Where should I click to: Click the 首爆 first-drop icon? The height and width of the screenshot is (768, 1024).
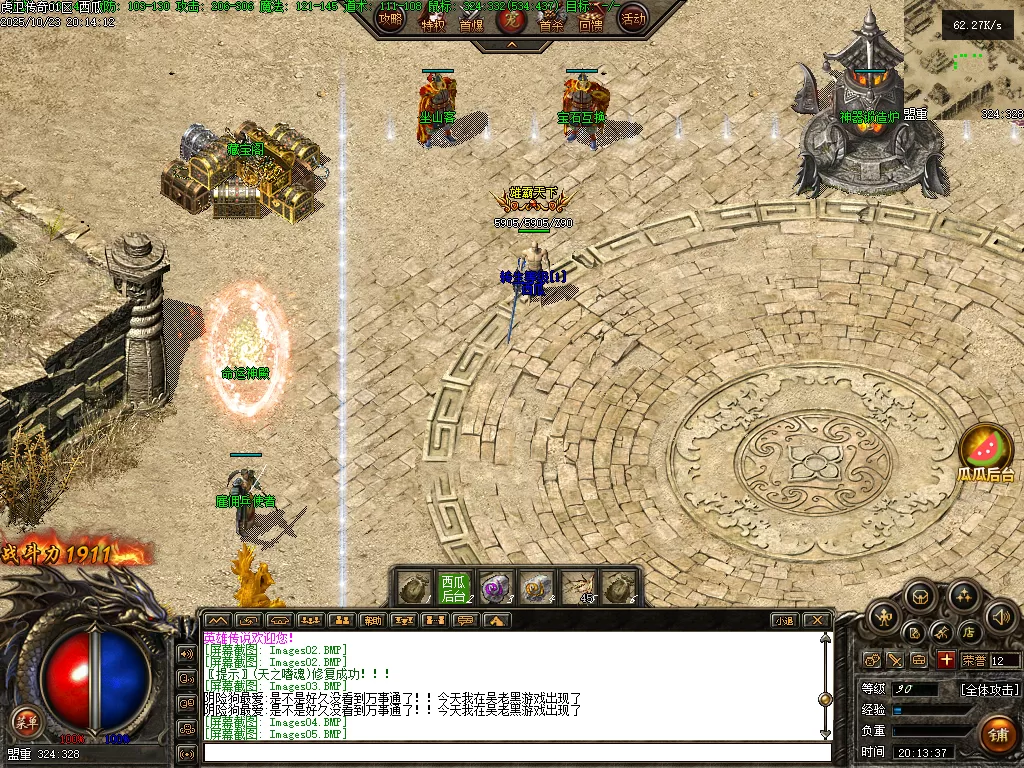(x=471, y=20)
